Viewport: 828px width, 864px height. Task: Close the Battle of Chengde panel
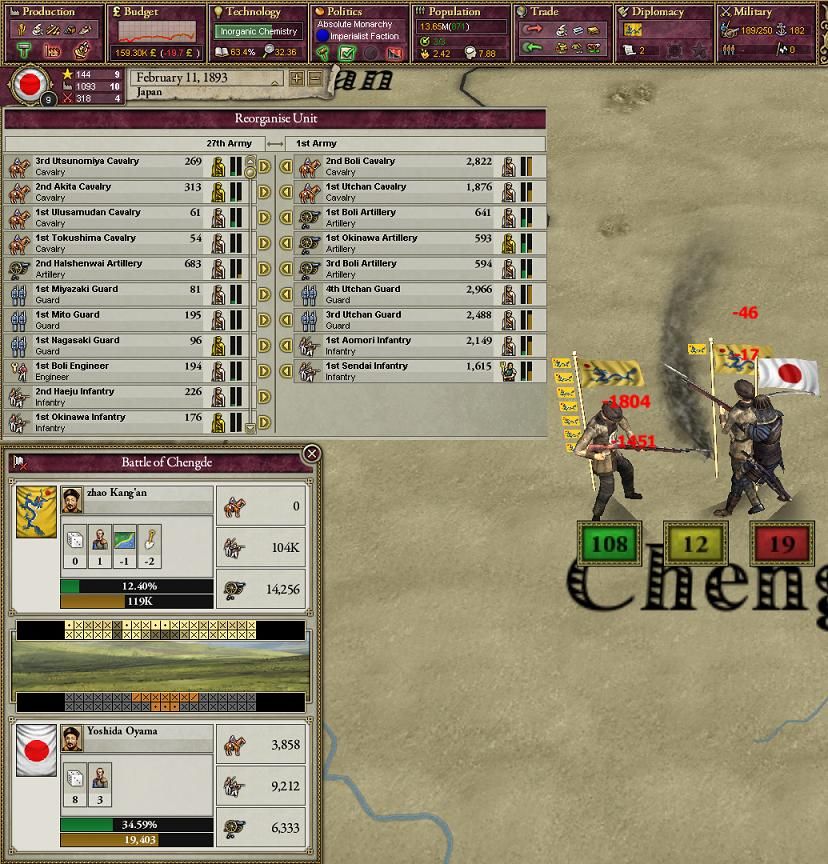tap(312, 454)
